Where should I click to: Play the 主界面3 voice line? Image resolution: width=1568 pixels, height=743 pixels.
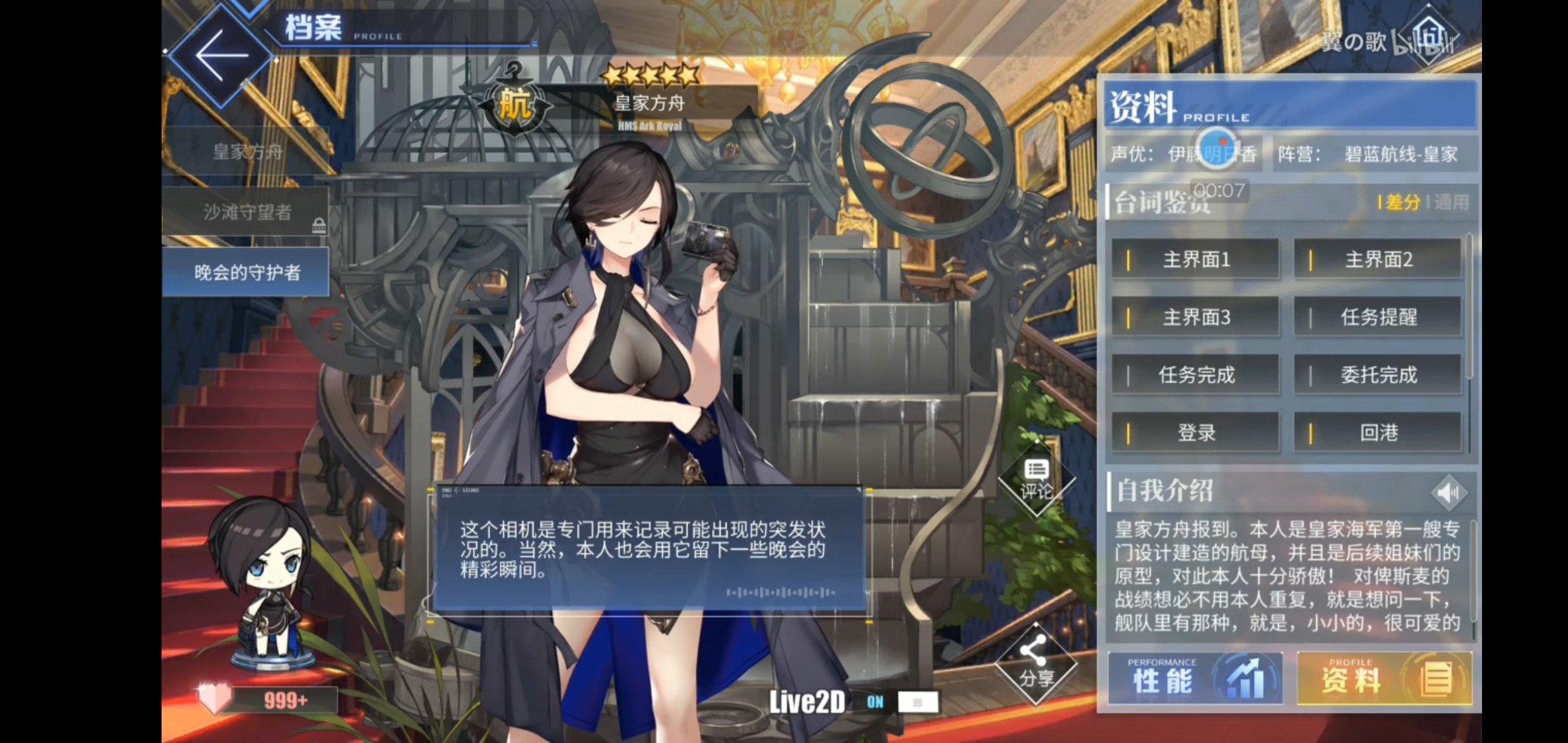click(1195, 317)
